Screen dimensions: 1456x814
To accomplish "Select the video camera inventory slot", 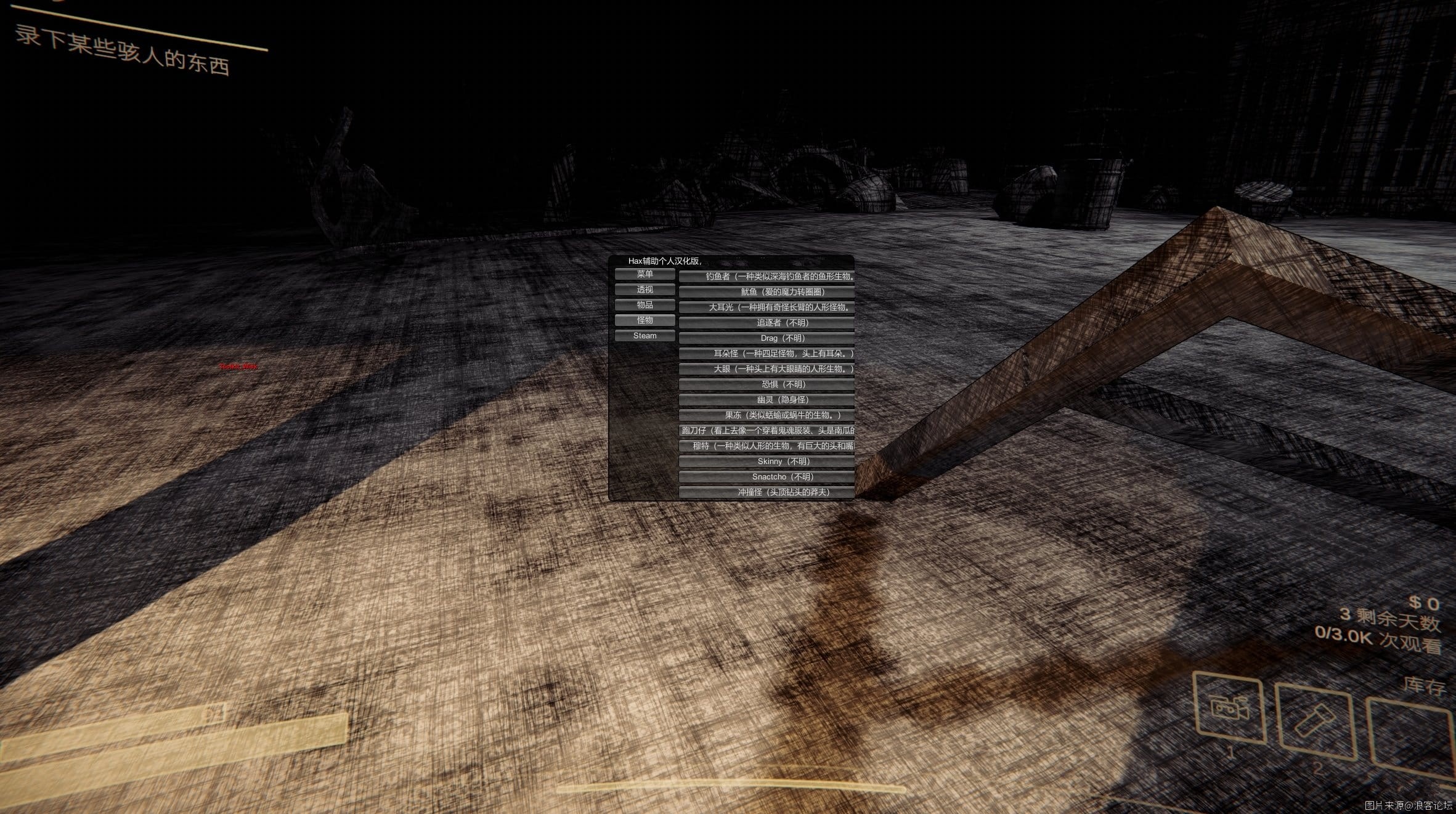I will click(1230, 707).
